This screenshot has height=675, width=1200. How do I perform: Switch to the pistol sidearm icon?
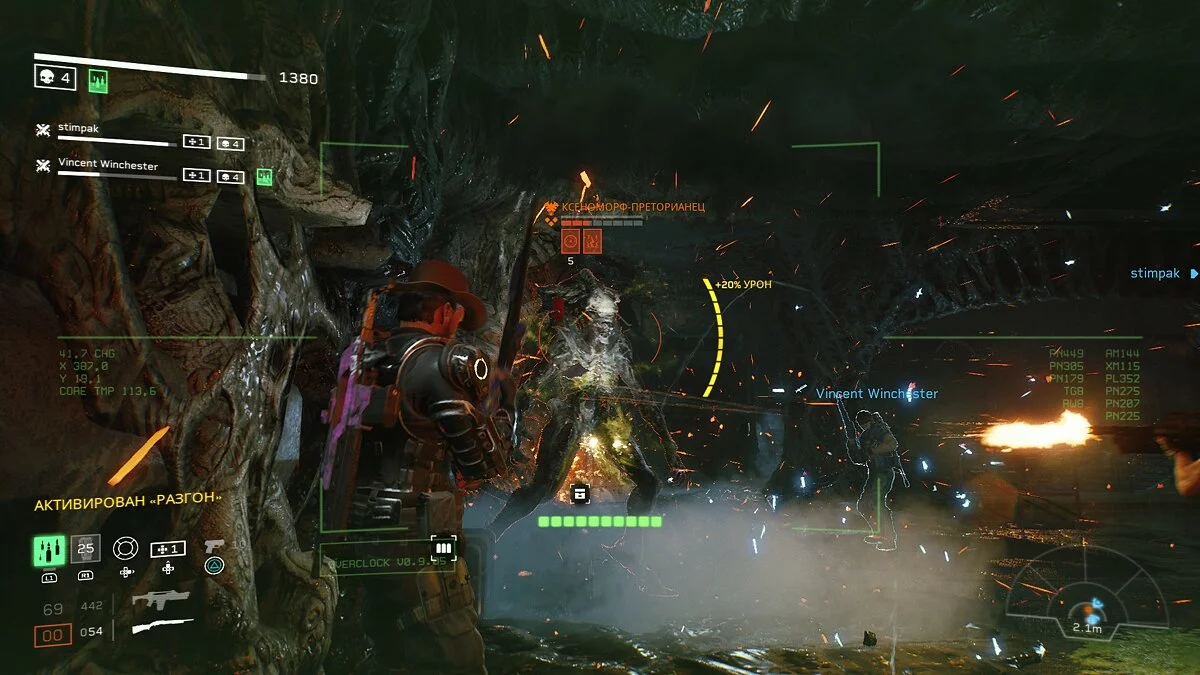[x=214, y=548]
